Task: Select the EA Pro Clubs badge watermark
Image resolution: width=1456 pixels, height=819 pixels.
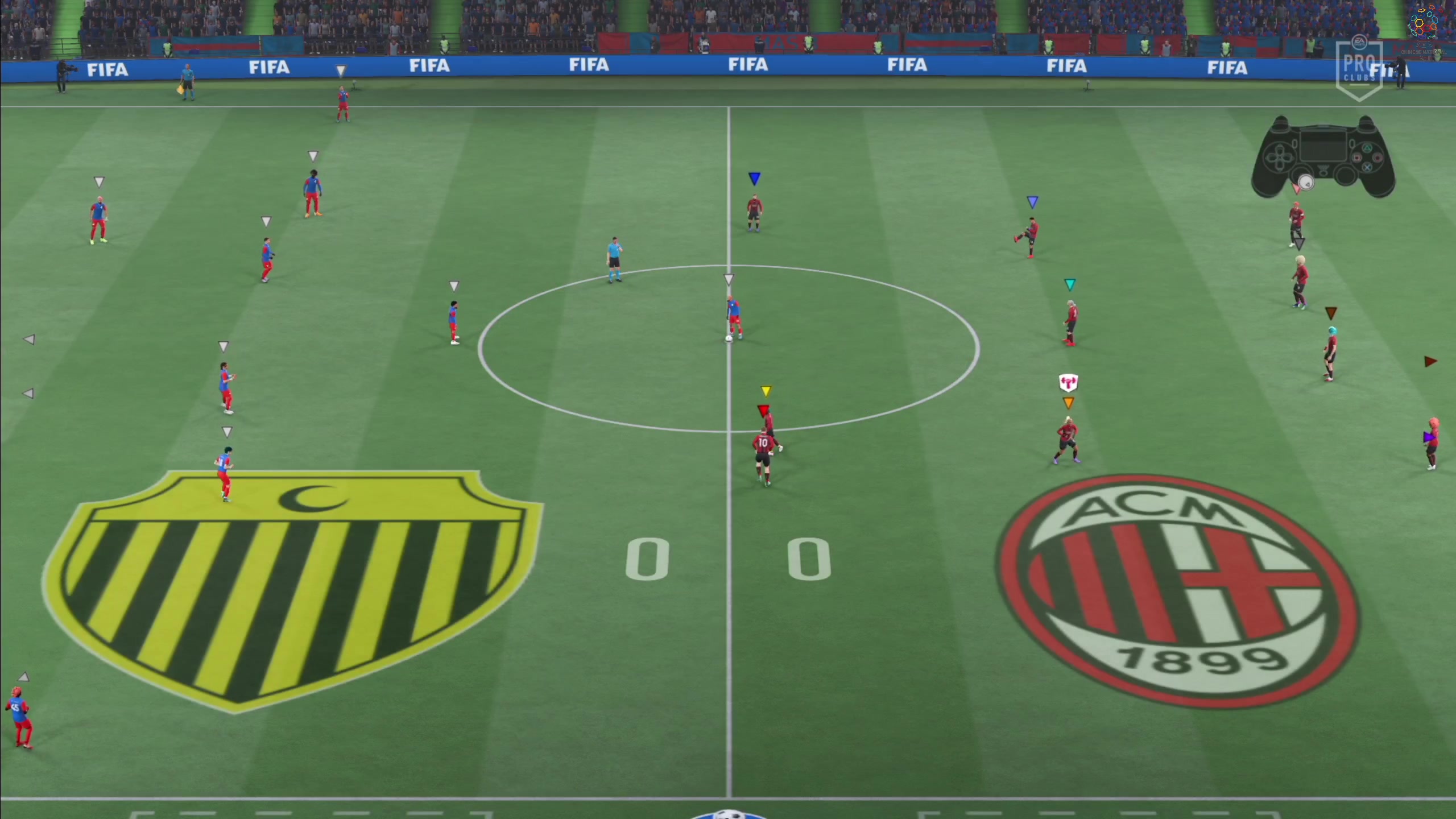Action: click(1359, 68)
